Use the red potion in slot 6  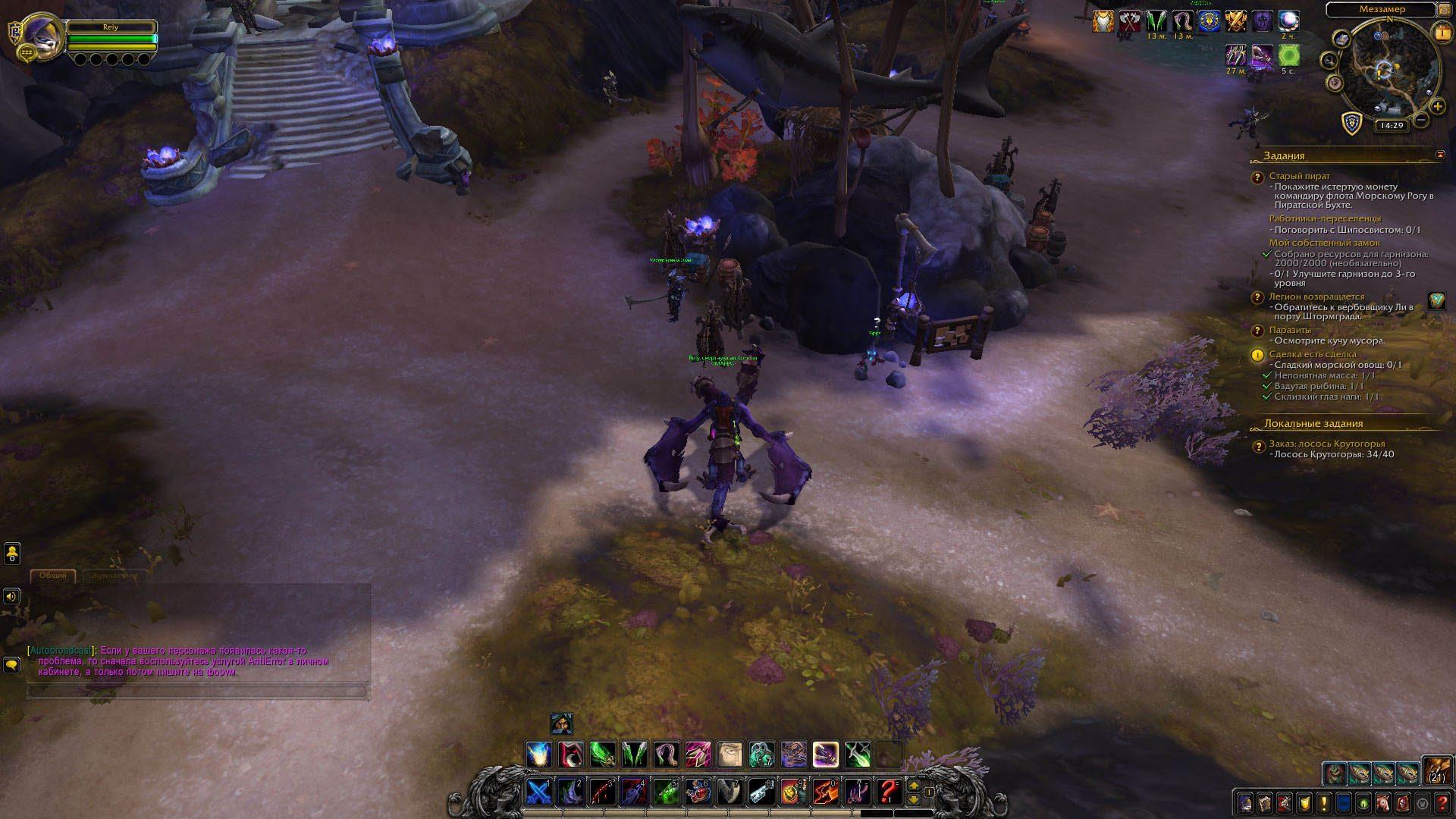click(698, 792)
